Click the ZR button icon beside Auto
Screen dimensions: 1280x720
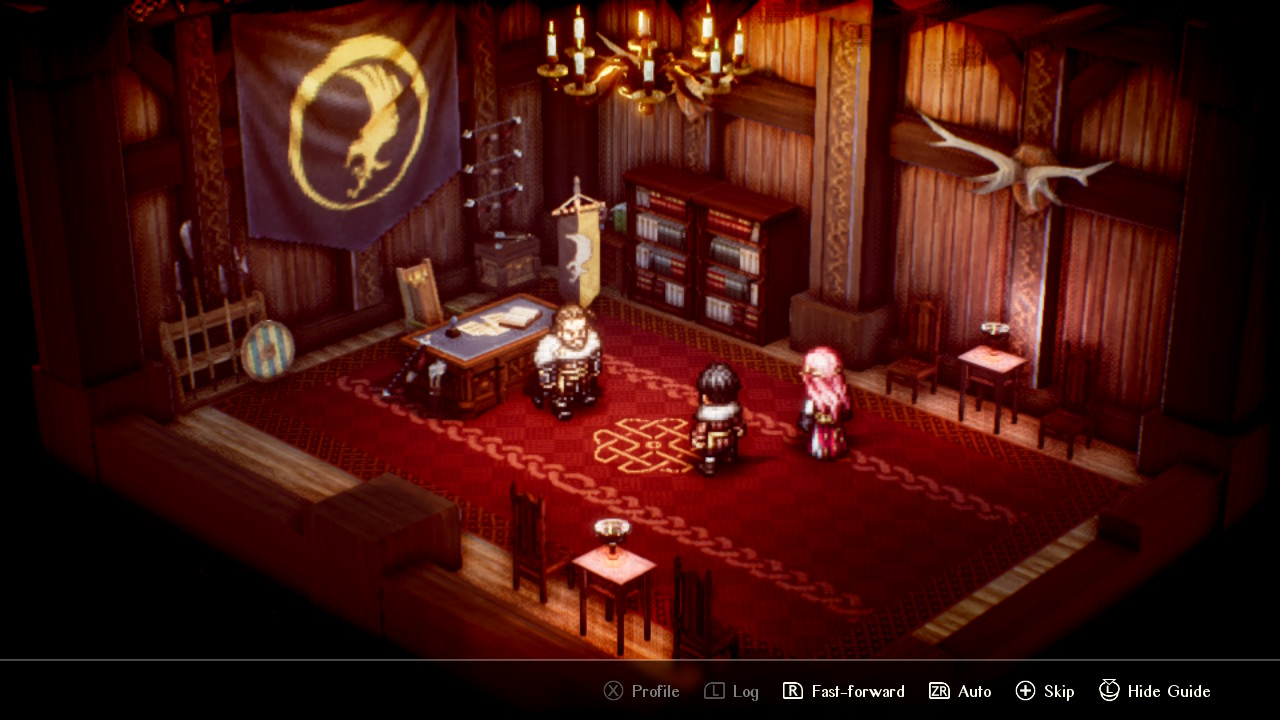tap(939, 691)
